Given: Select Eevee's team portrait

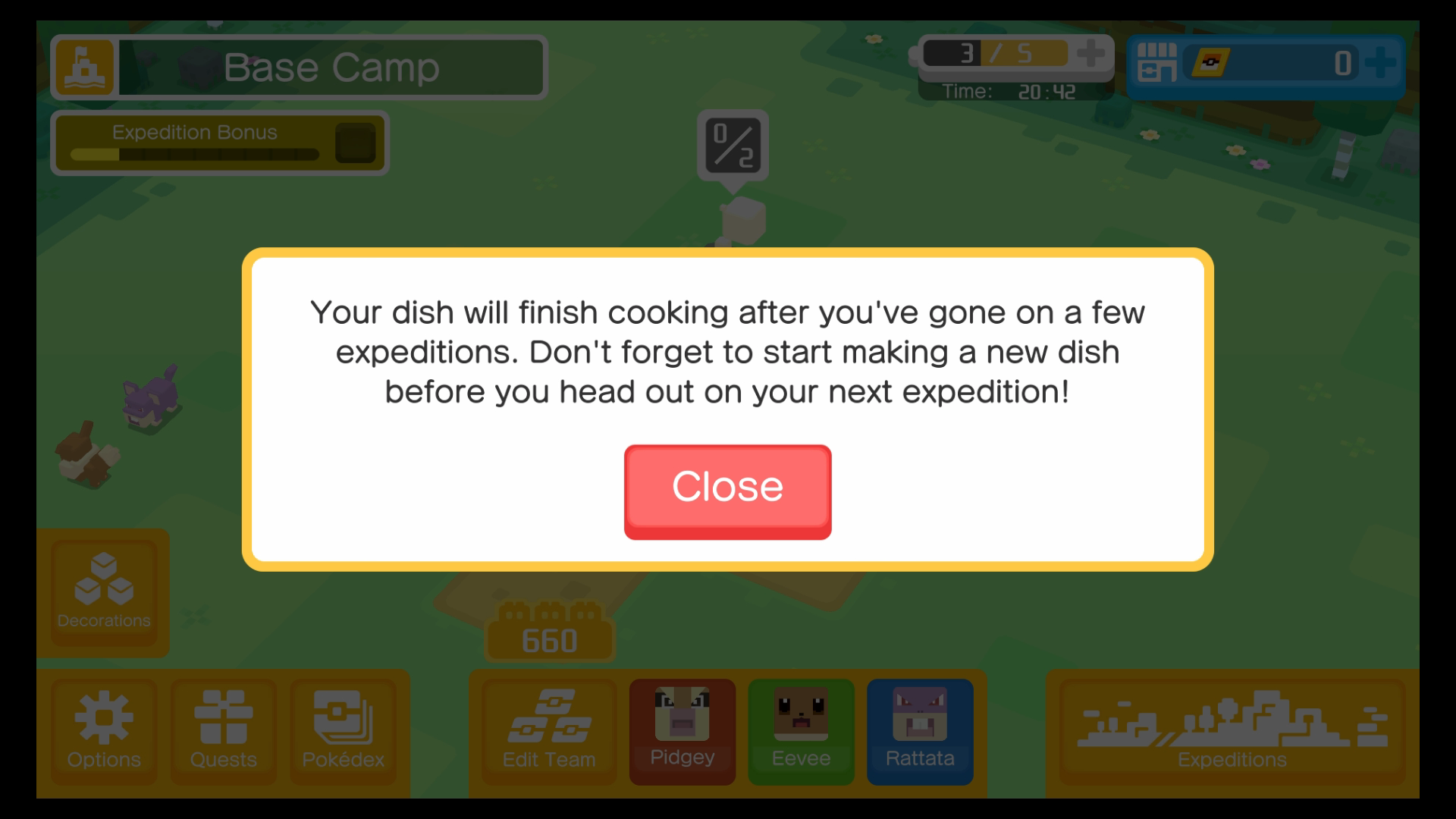Looking at the screenshot, I should 801,730.
